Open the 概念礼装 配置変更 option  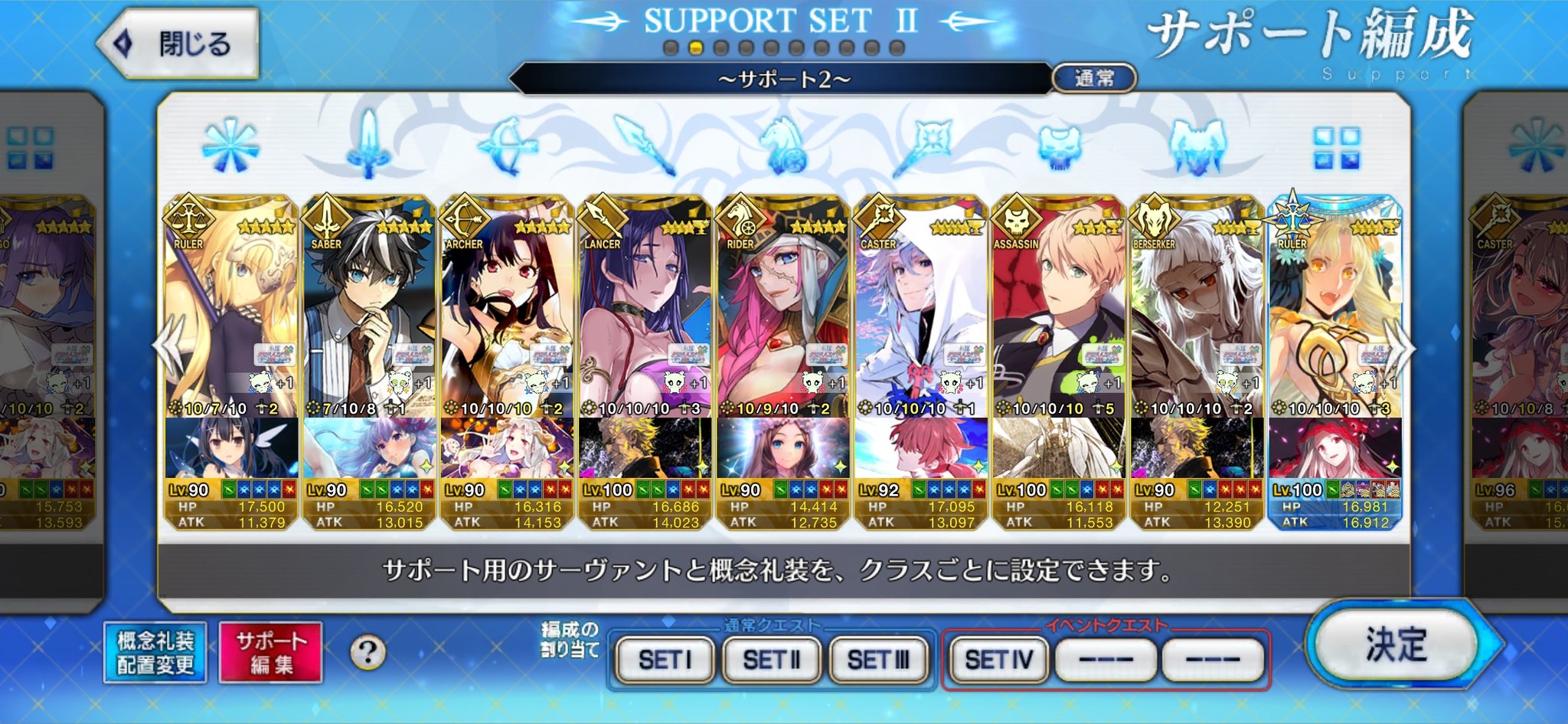[x=155, y=652]
